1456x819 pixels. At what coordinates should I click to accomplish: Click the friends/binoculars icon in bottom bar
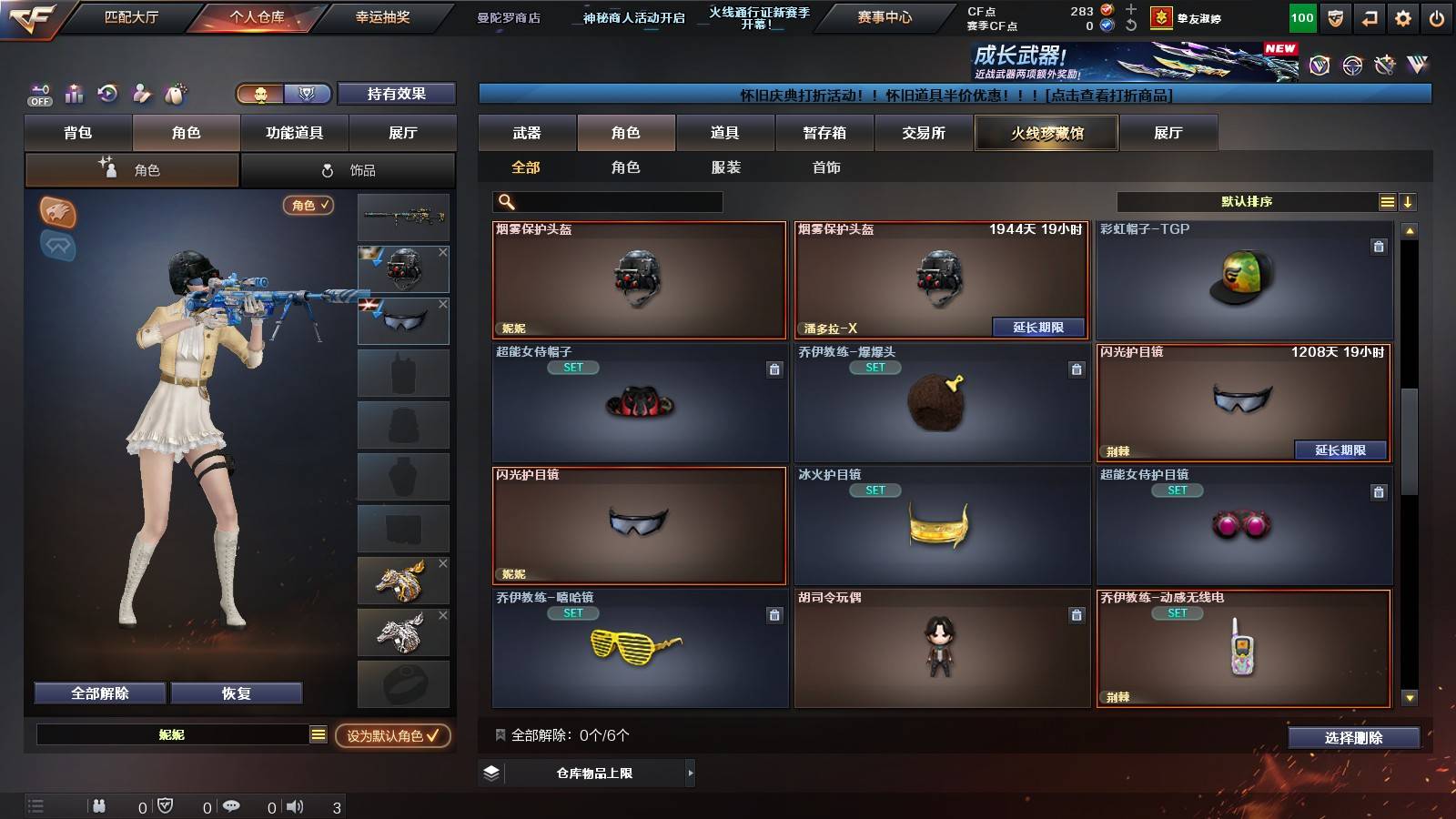[98, 805]
